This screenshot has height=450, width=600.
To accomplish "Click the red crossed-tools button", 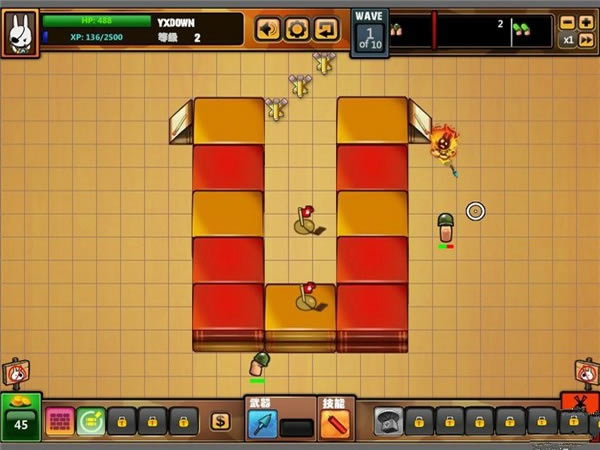I will [x=580, y=405].
